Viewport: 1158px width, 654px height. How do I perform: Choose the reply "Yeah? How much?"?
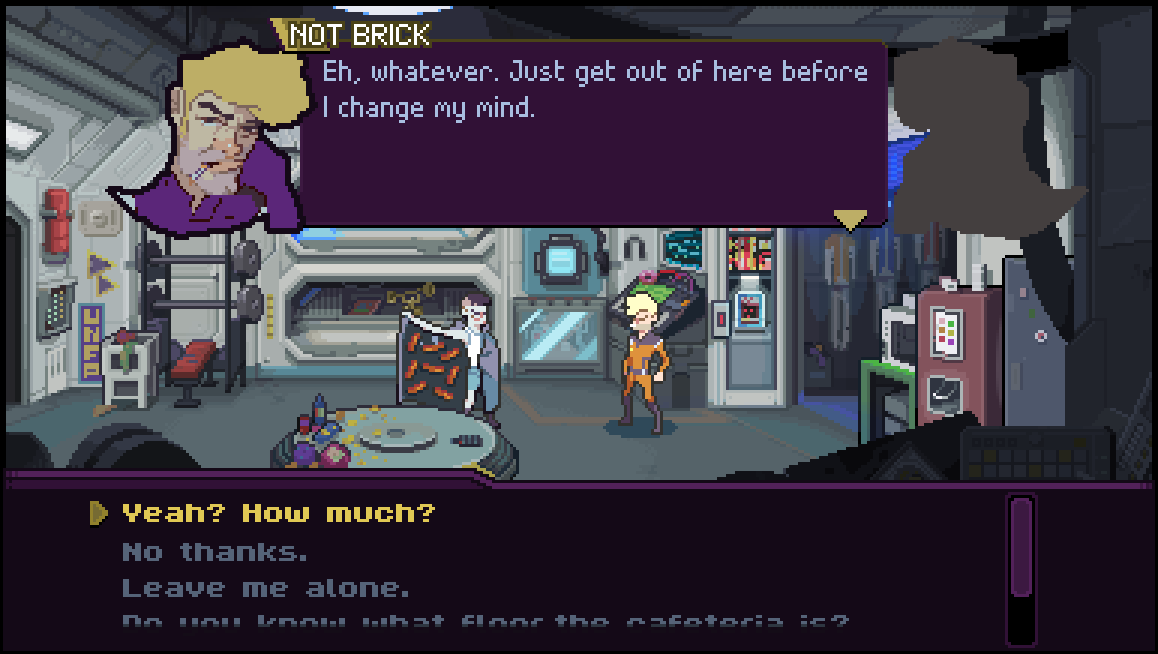coord(279,514)
